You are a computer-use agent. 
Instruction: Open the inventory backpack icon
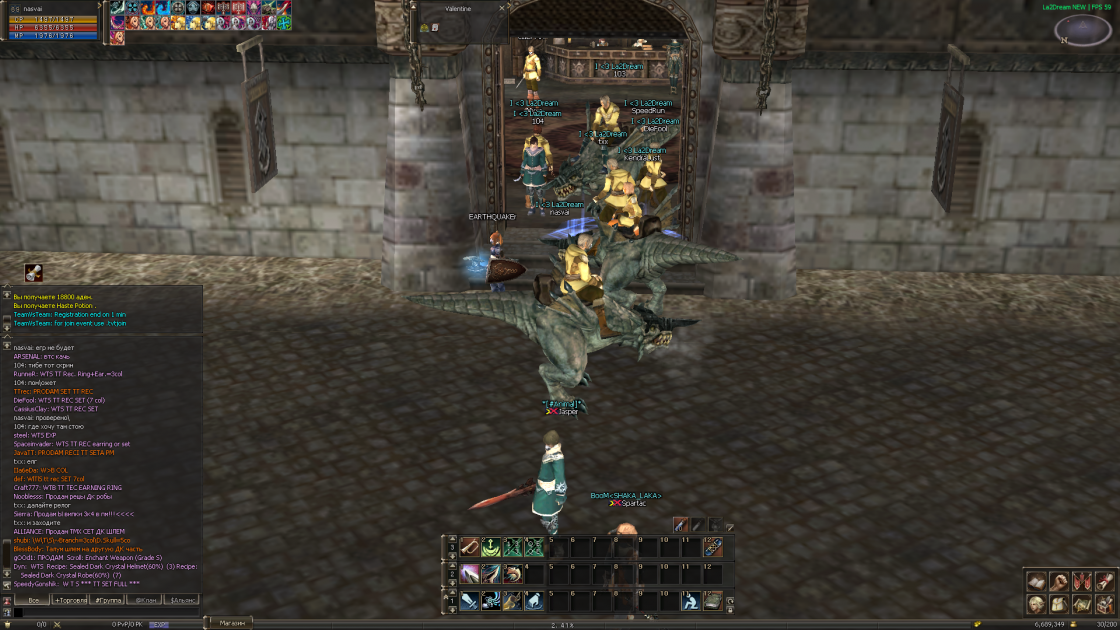[1059, 604]
